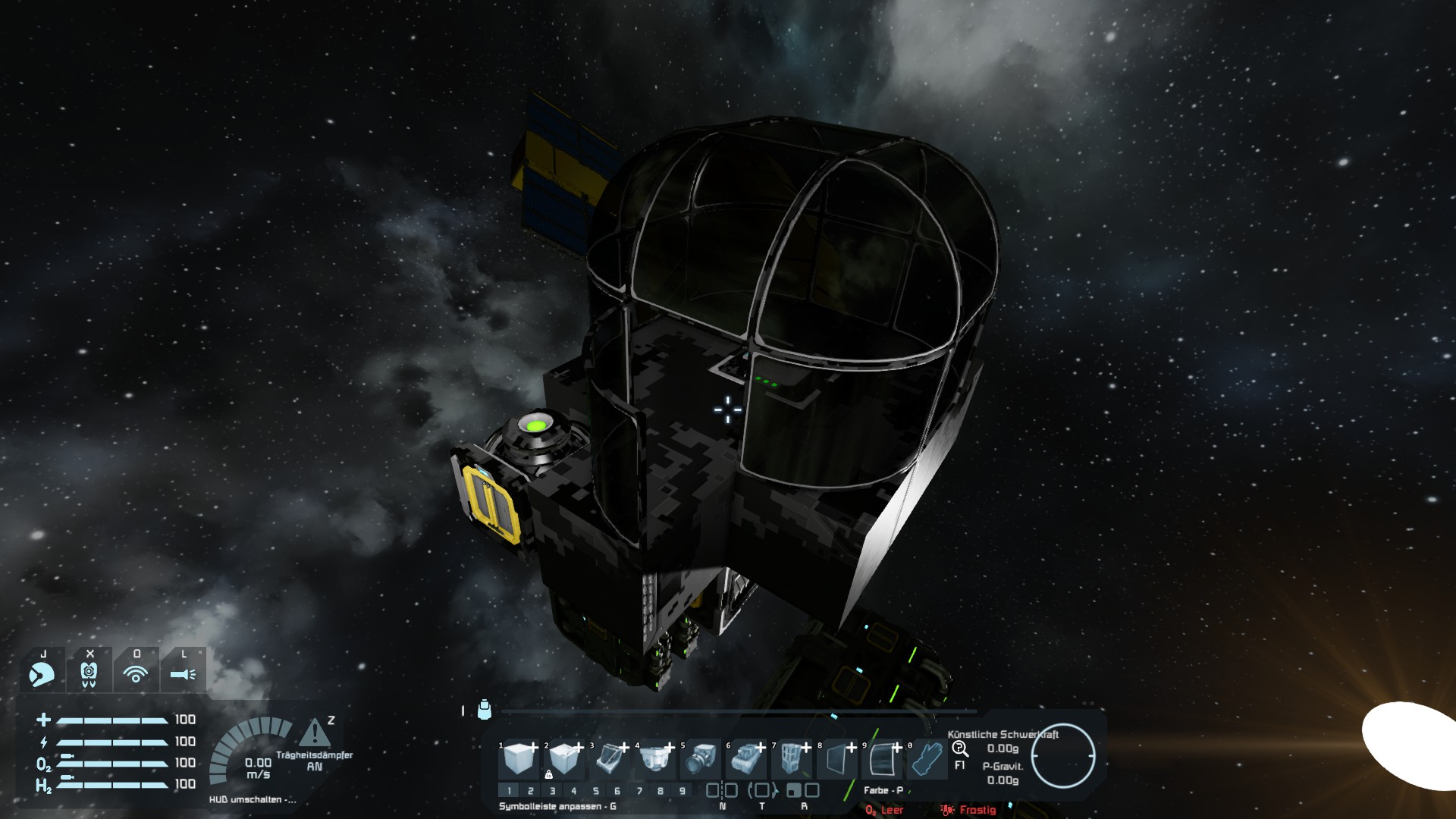1456x819 pixels.
Task: Toggle the broadcasting signal icon
Action: pyautogui.click(x=136, y=673)
